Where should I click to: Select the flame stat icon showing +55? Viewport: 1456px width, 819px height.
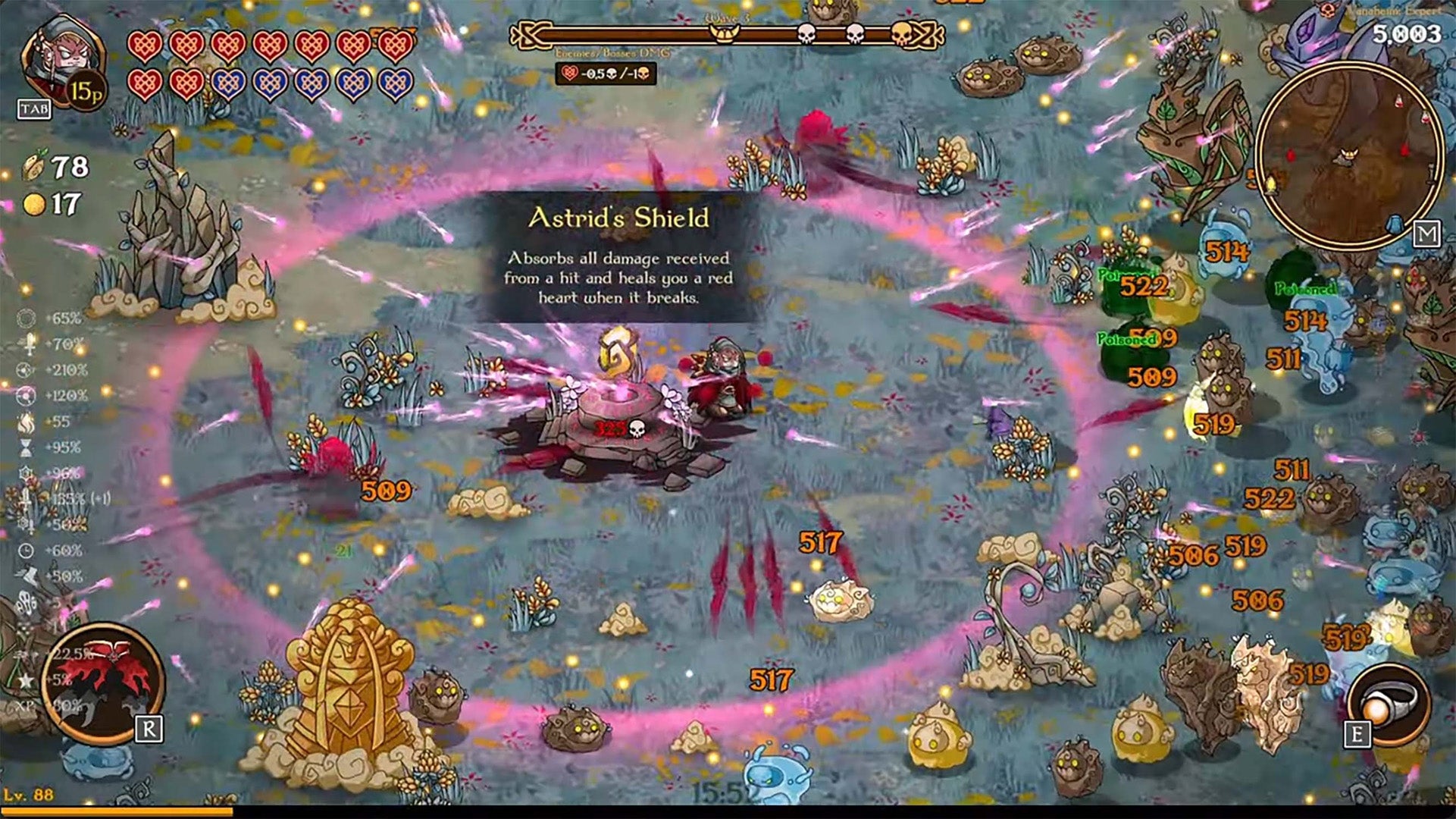tap(26, 422)
